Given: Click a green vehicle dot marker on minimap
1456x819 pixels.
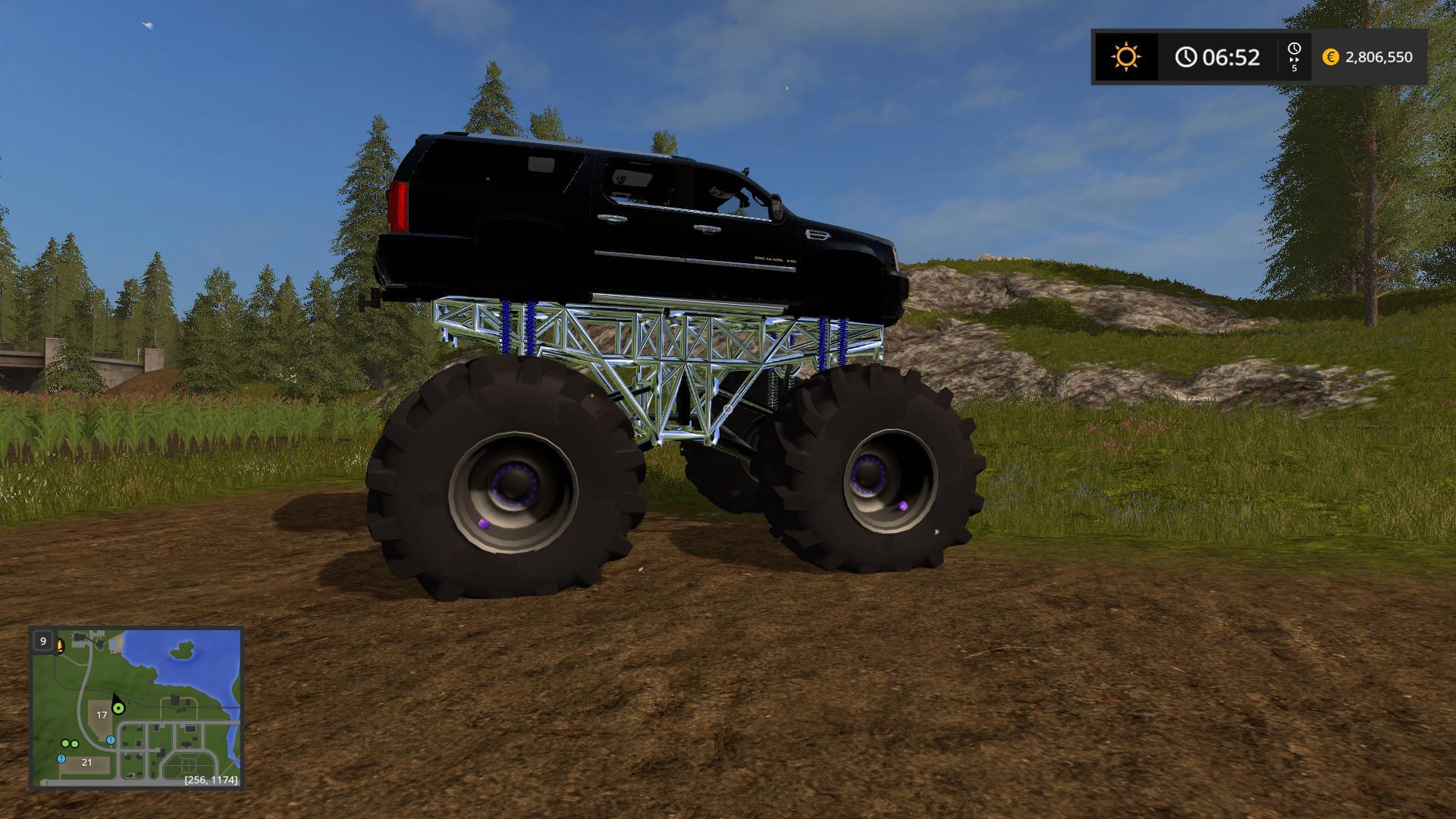Looking at the screenshot, I should pos(65,743).
